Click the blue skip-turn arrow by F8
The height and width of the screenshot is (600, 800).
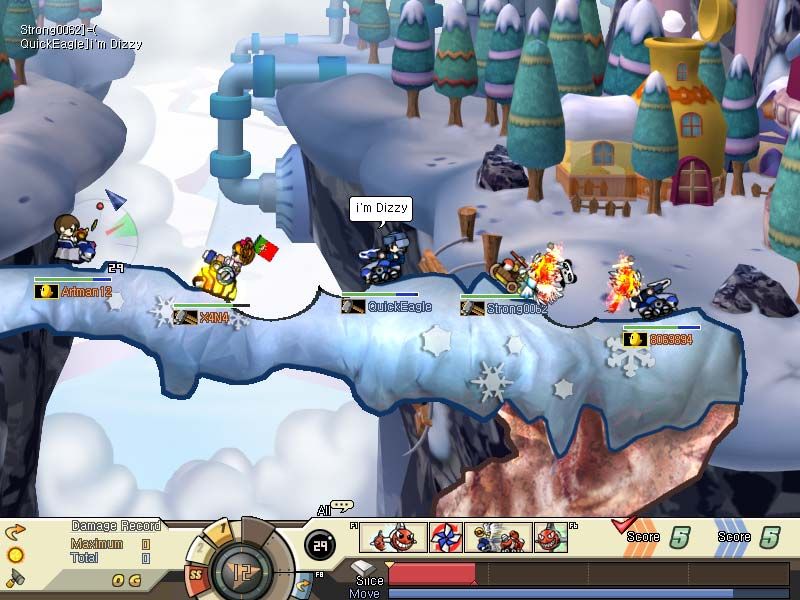coord(304,583)
